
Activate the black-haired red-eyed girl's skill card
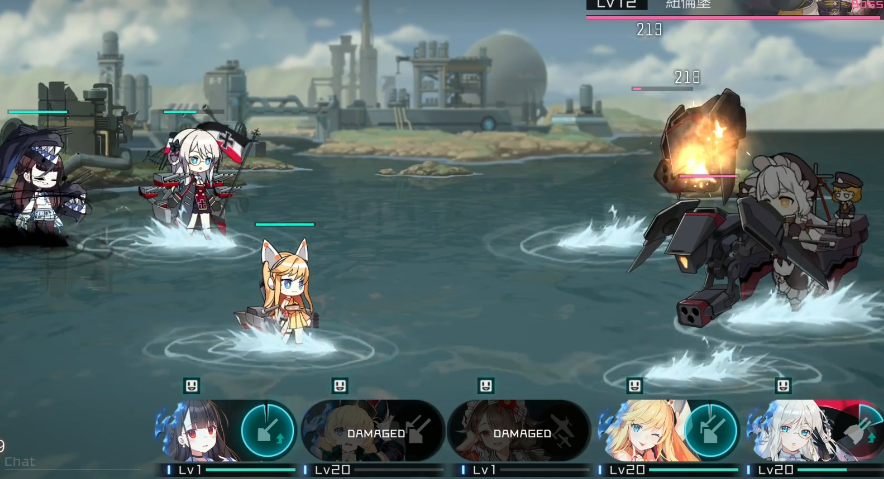[226, 431]
